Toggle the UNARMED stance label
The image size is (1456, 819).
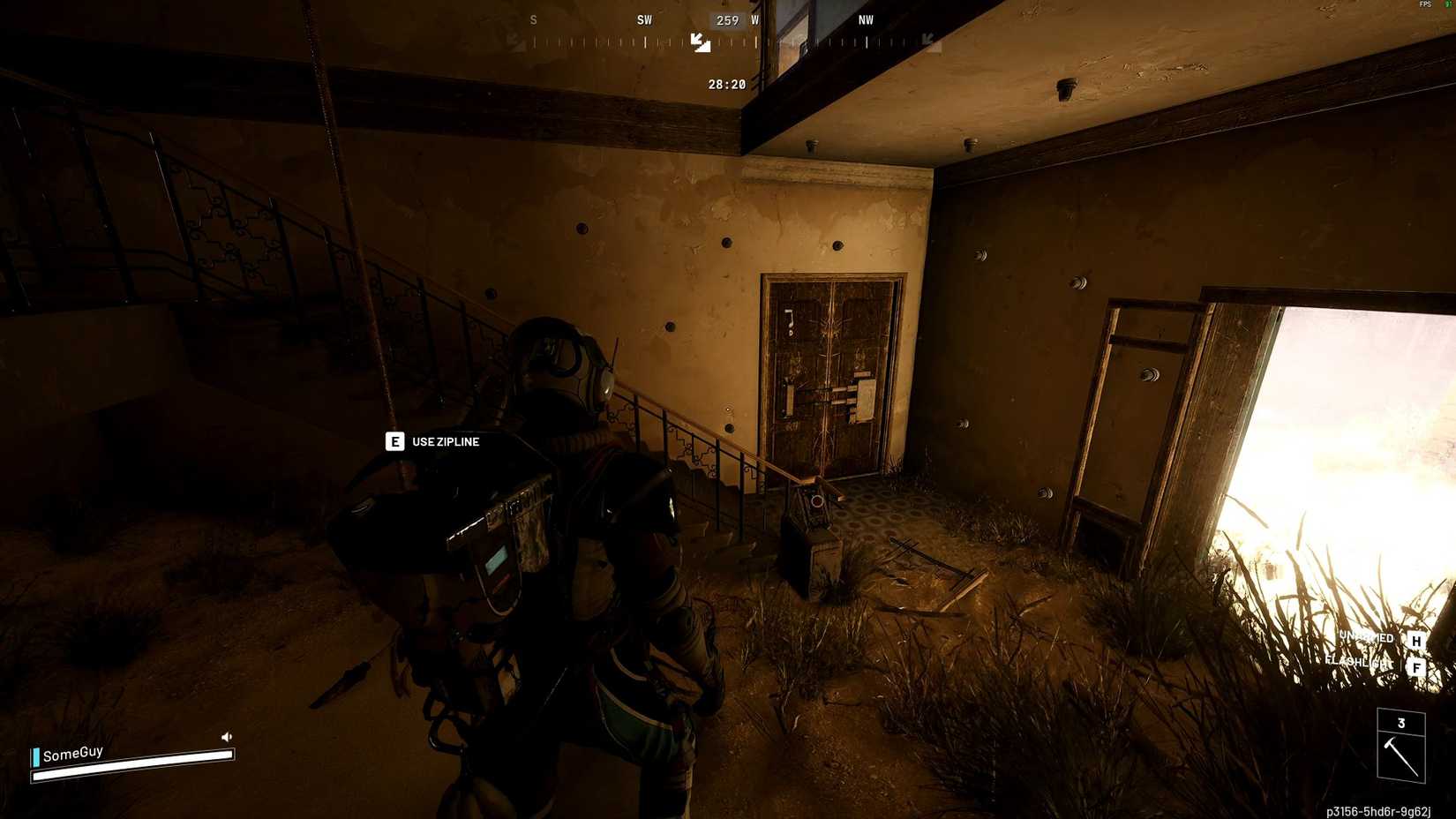pyautogui.click(x=1365, y=637)
